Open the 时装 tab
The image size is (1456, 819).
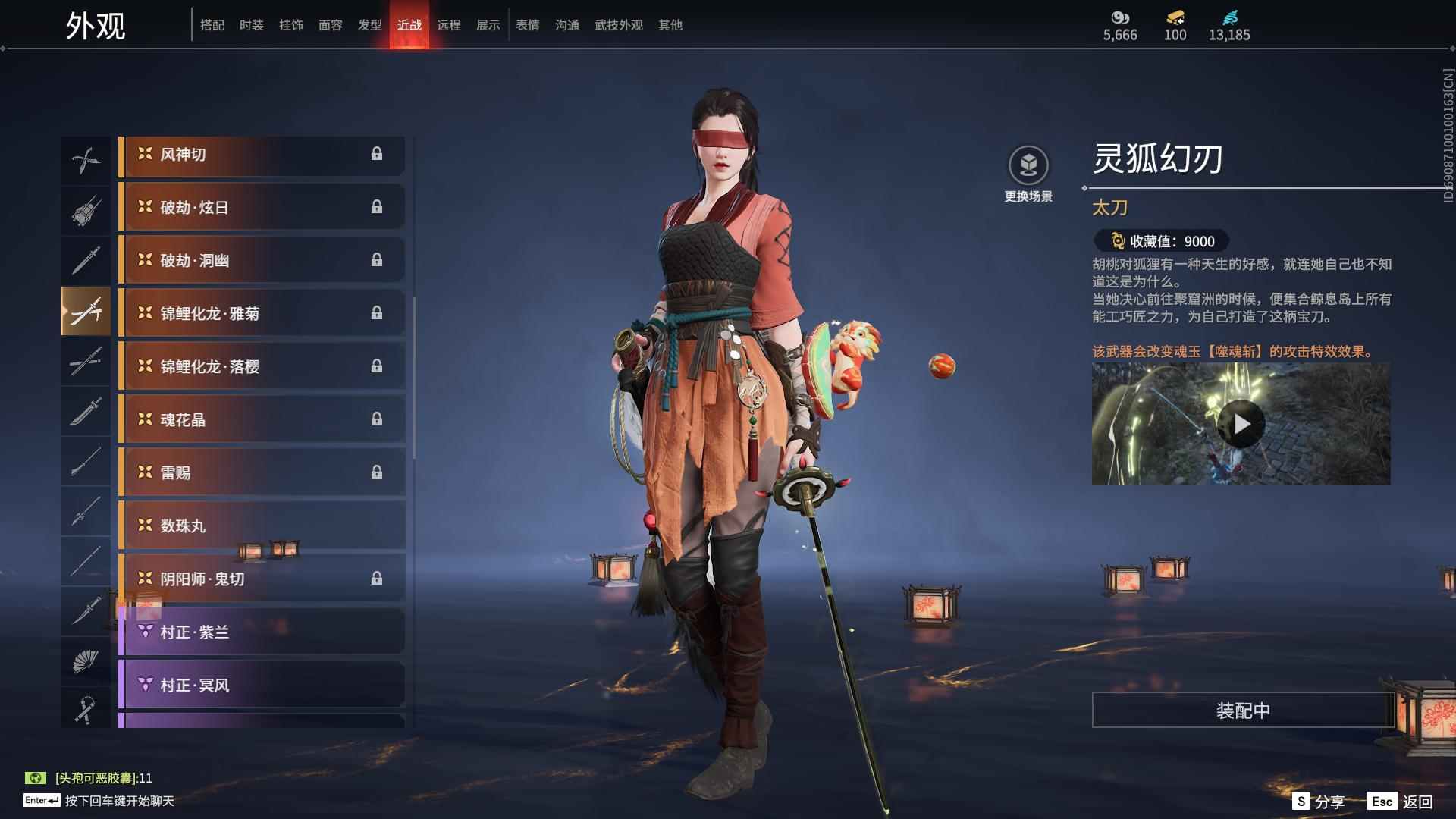[253, 24]
